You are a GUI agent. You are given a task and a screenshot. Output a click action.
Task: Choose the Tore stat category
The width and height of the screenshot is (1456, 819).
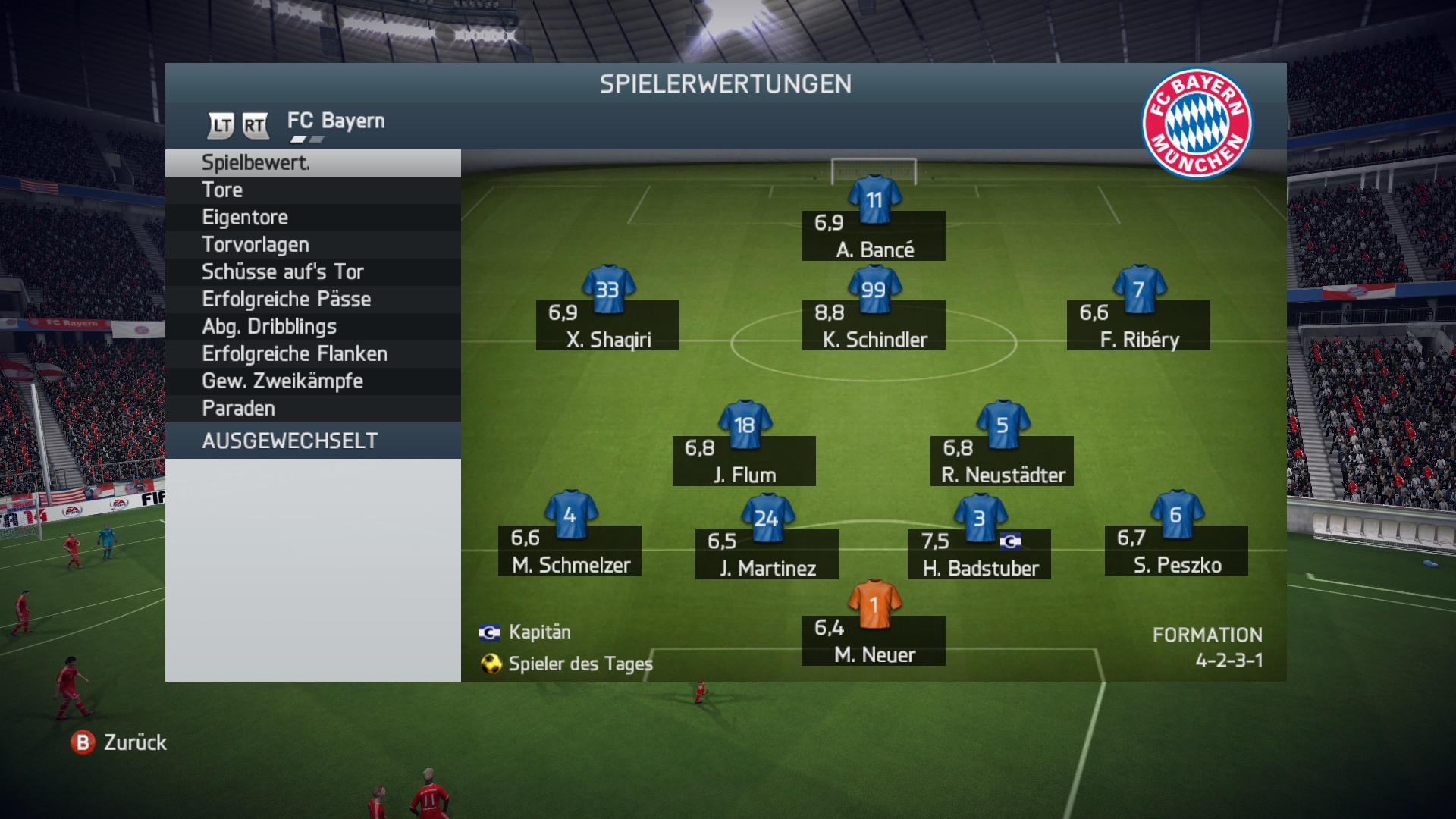pos(312,190)
